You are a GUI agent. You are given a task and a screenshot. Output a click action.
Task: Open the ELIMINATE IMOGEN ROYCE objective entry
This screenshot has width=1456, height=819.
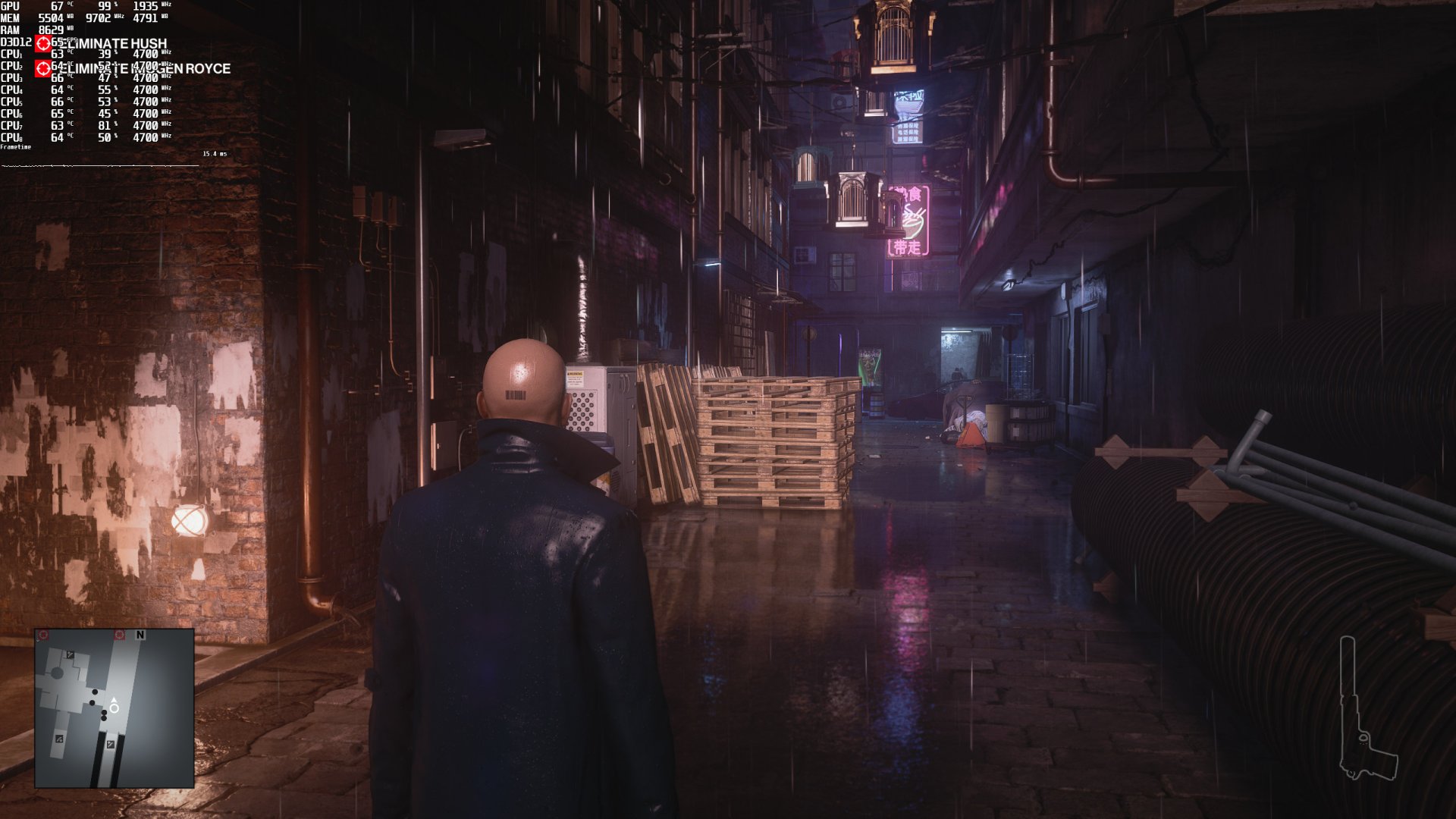pos(148,68)
